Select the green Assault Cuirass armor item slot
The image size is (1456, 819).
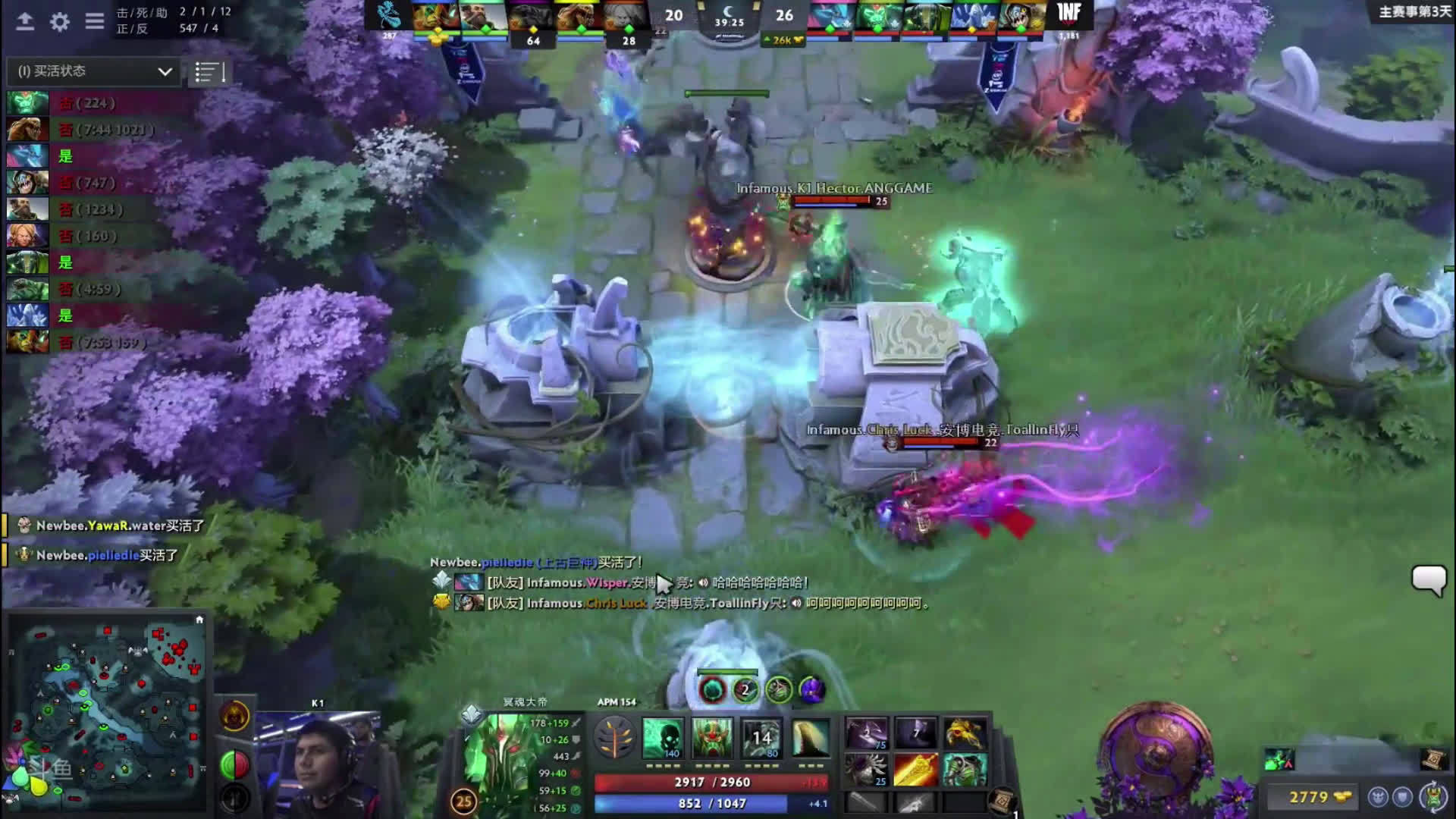(965, 770)
